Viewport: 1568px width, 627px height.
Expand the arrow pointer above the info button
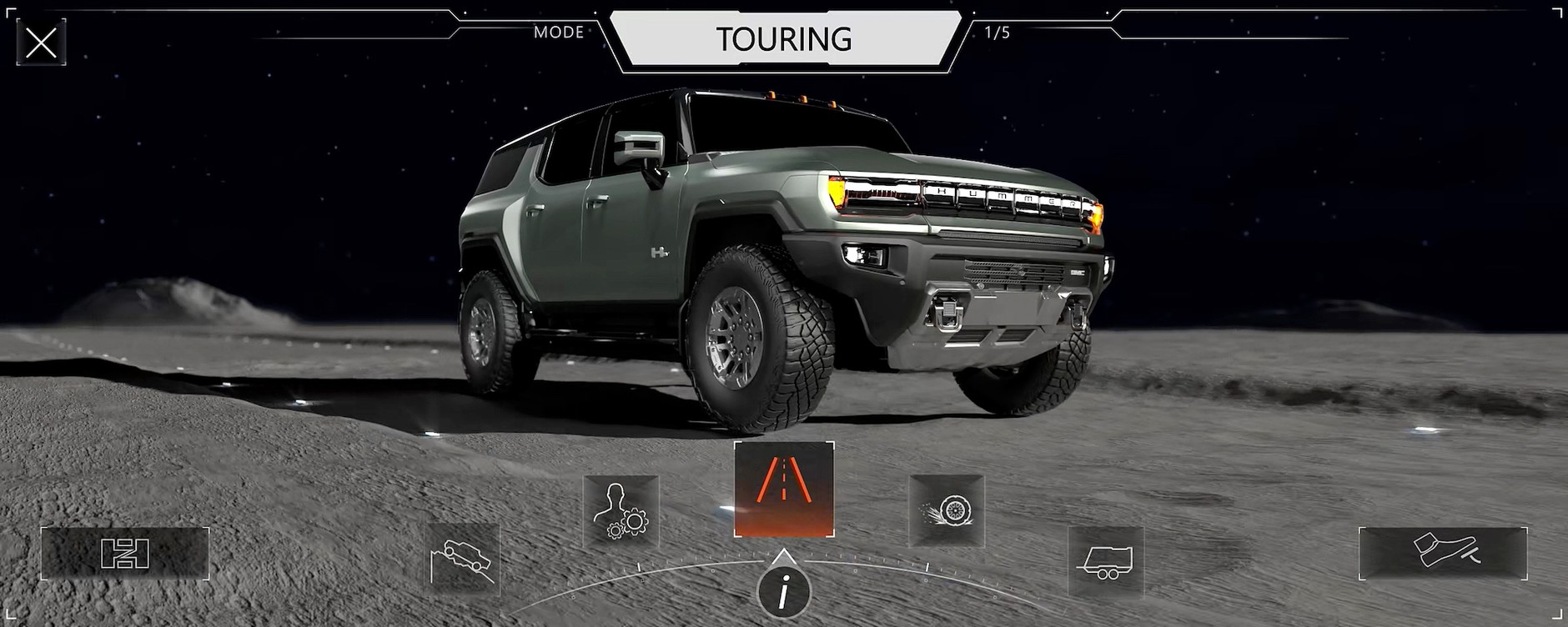(x=784, y=557)
